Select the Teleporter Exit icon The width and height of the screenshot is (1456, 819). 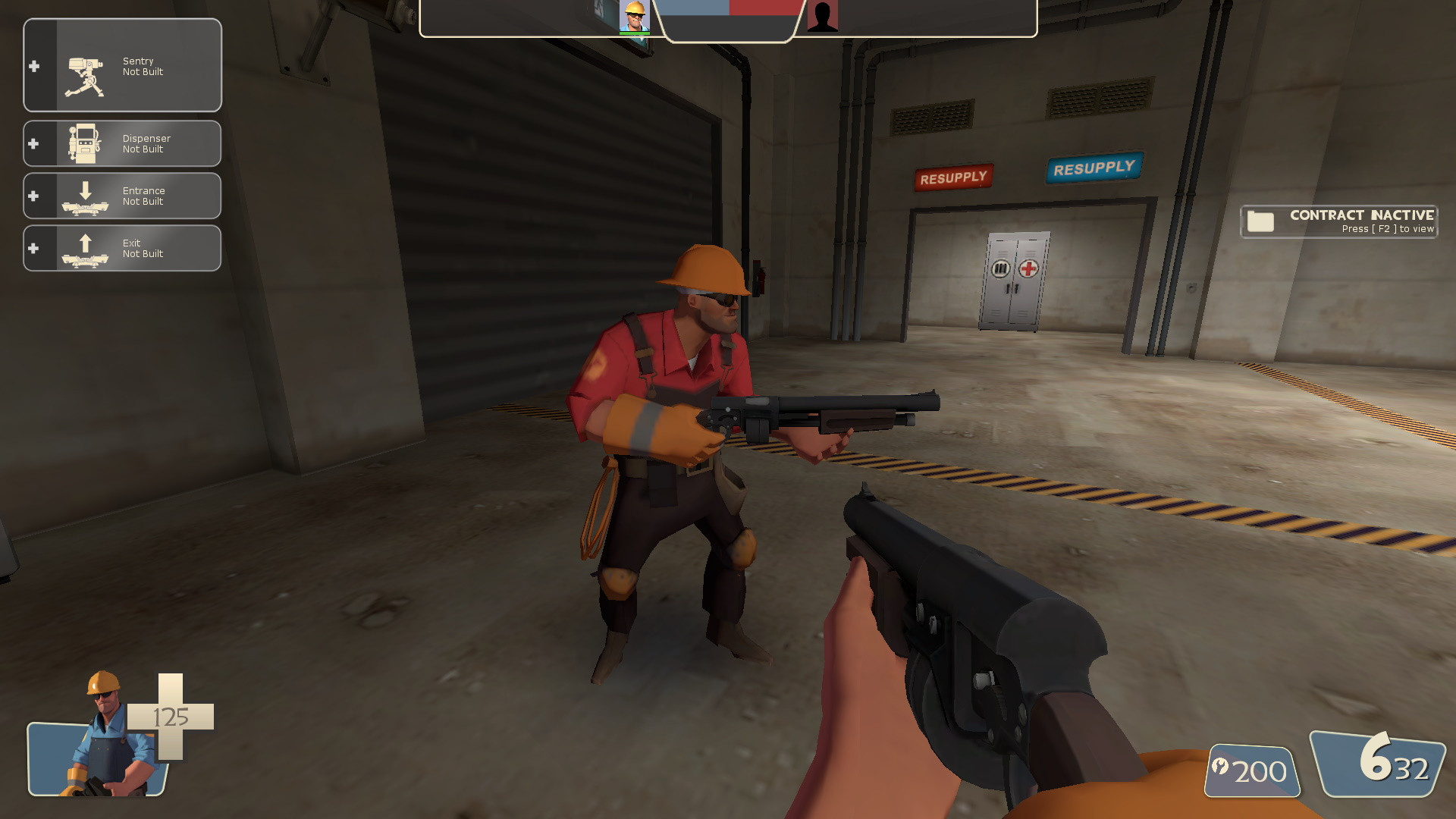[x=86, y=248]
